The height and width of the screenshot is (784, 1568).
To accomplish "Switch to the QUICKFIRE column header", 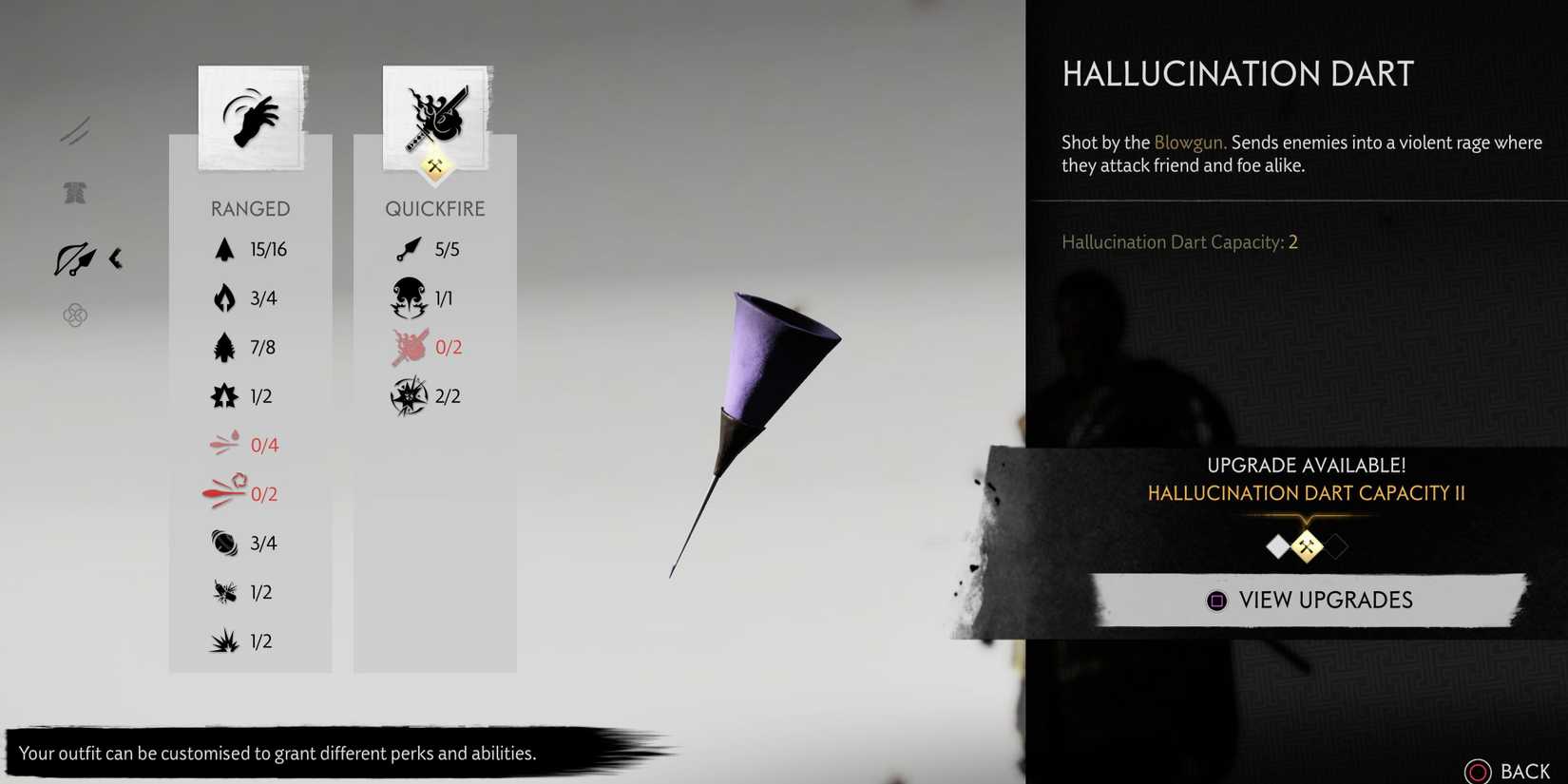I will tap(435, 208).
